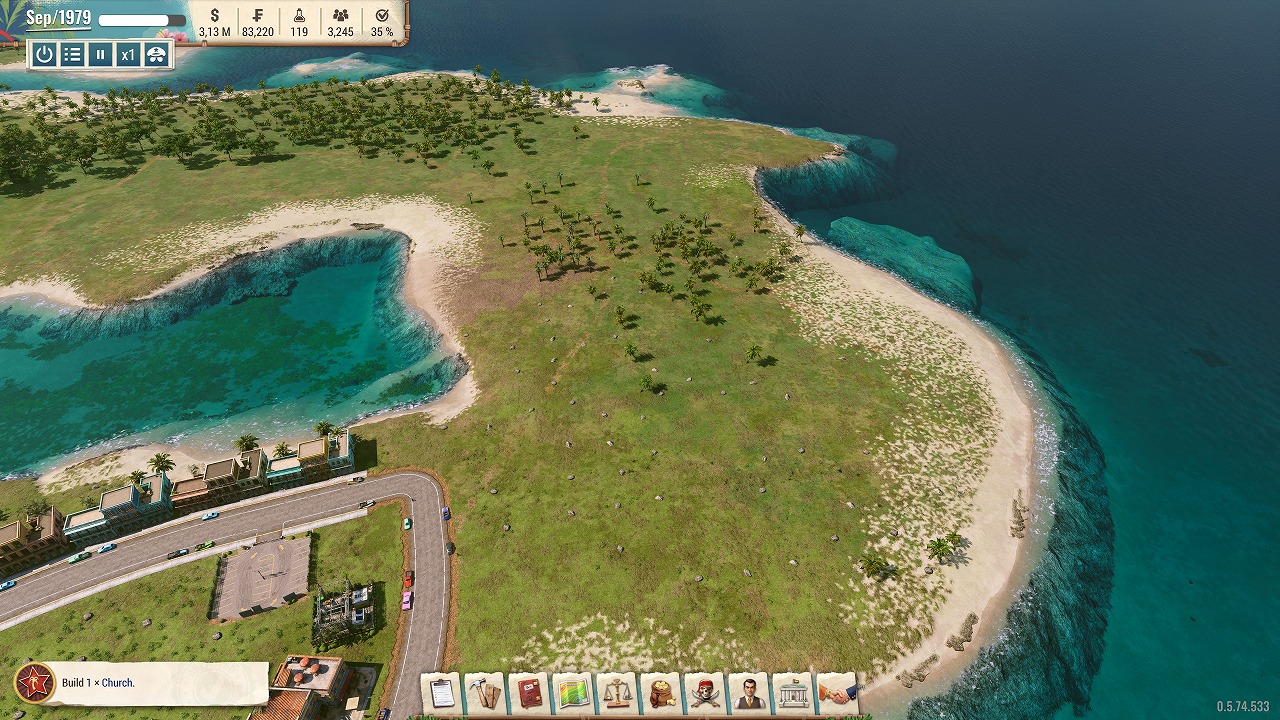Click the El Presidente hat and sunglasses icon
The height and width of the screenshot is (720, 1280).
pos(156,55)
